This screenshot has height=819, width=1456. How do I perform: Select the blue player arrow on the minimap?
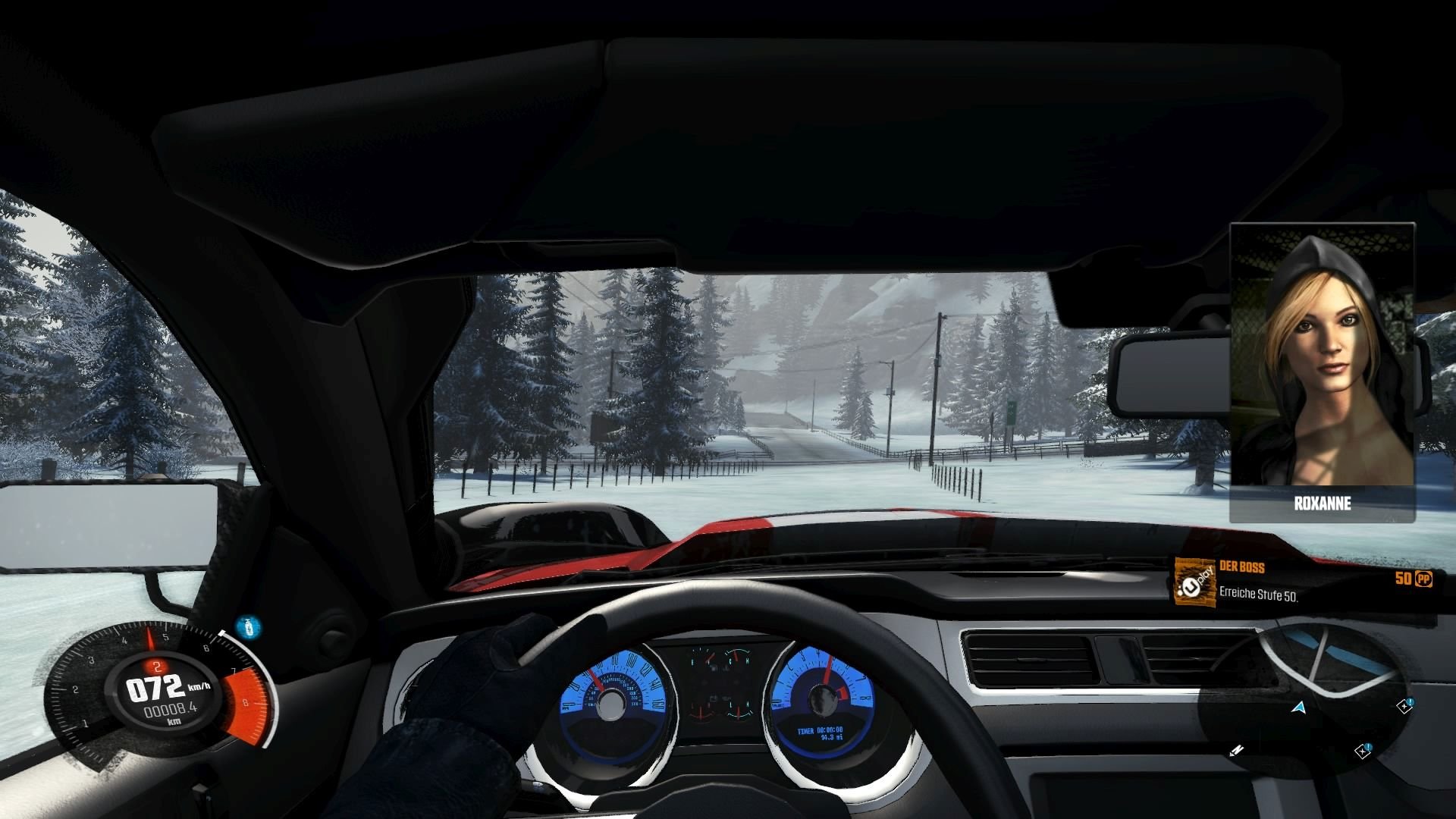click(1299, 708)
